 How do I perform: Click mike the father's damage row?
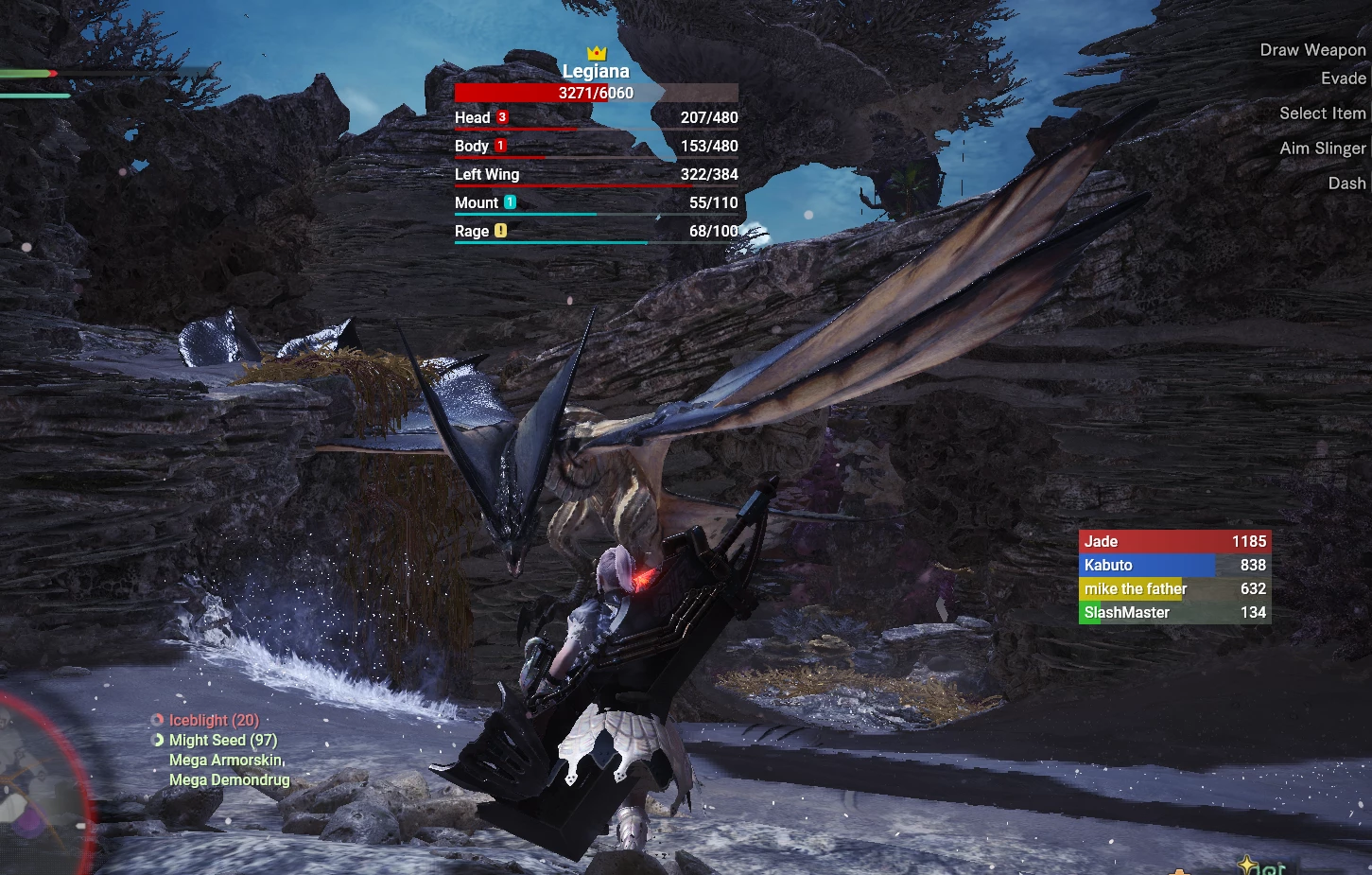[1174, 588]
